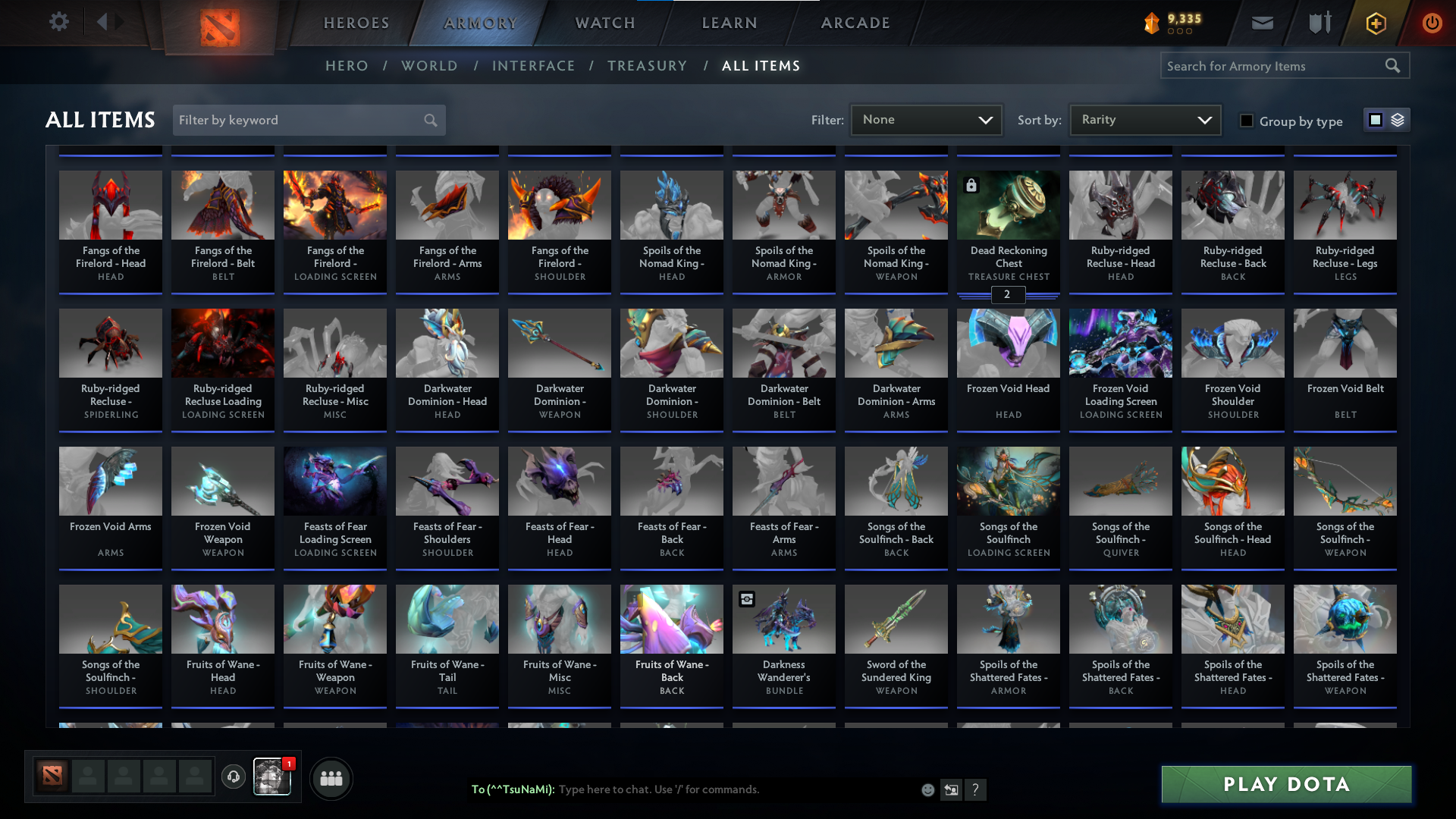Click the PLAY DOTA button
1456x819 pixels.
pyautogui.click(x=1285, y=784)
